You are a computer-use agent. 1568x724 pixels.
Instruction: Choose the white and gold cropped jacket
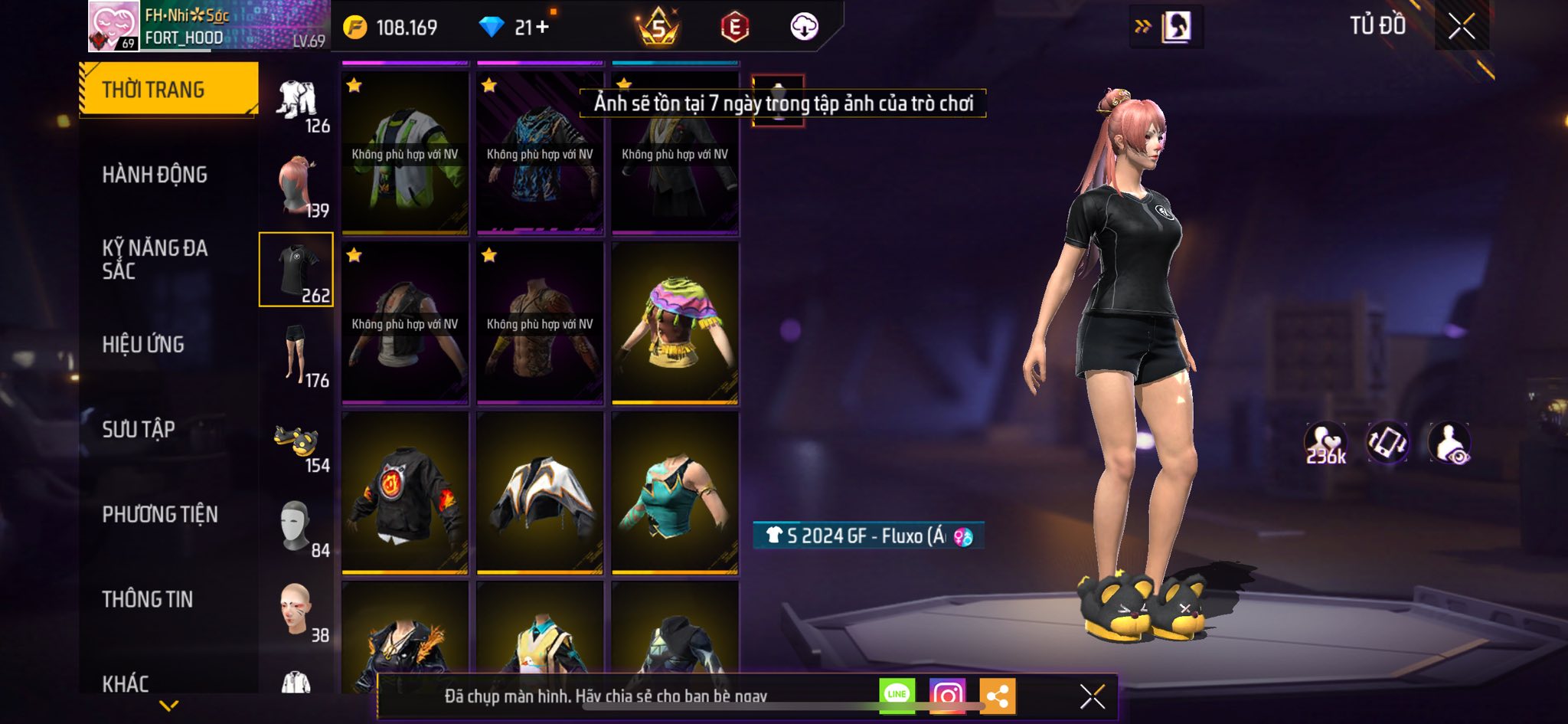pyautogui.click(x=540, y=493)
